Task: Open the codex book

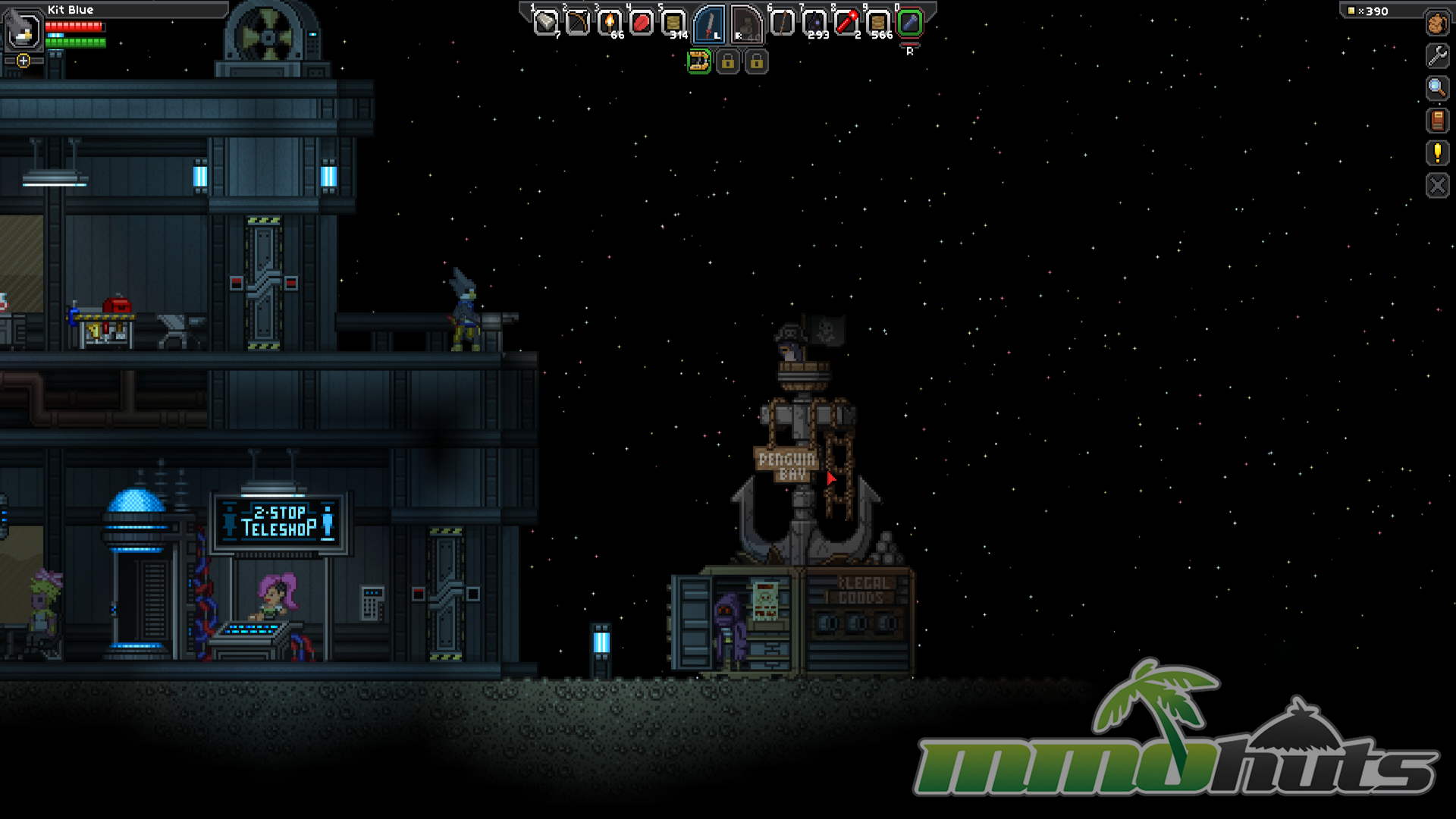Action: point(1437,121)
